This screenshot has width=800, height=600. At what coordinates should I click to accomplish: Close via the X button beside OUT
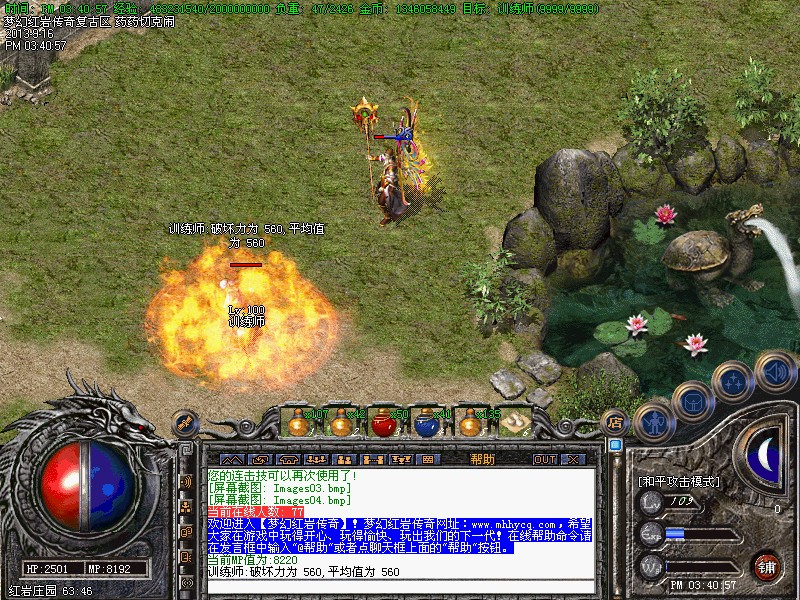coord(573,459)
